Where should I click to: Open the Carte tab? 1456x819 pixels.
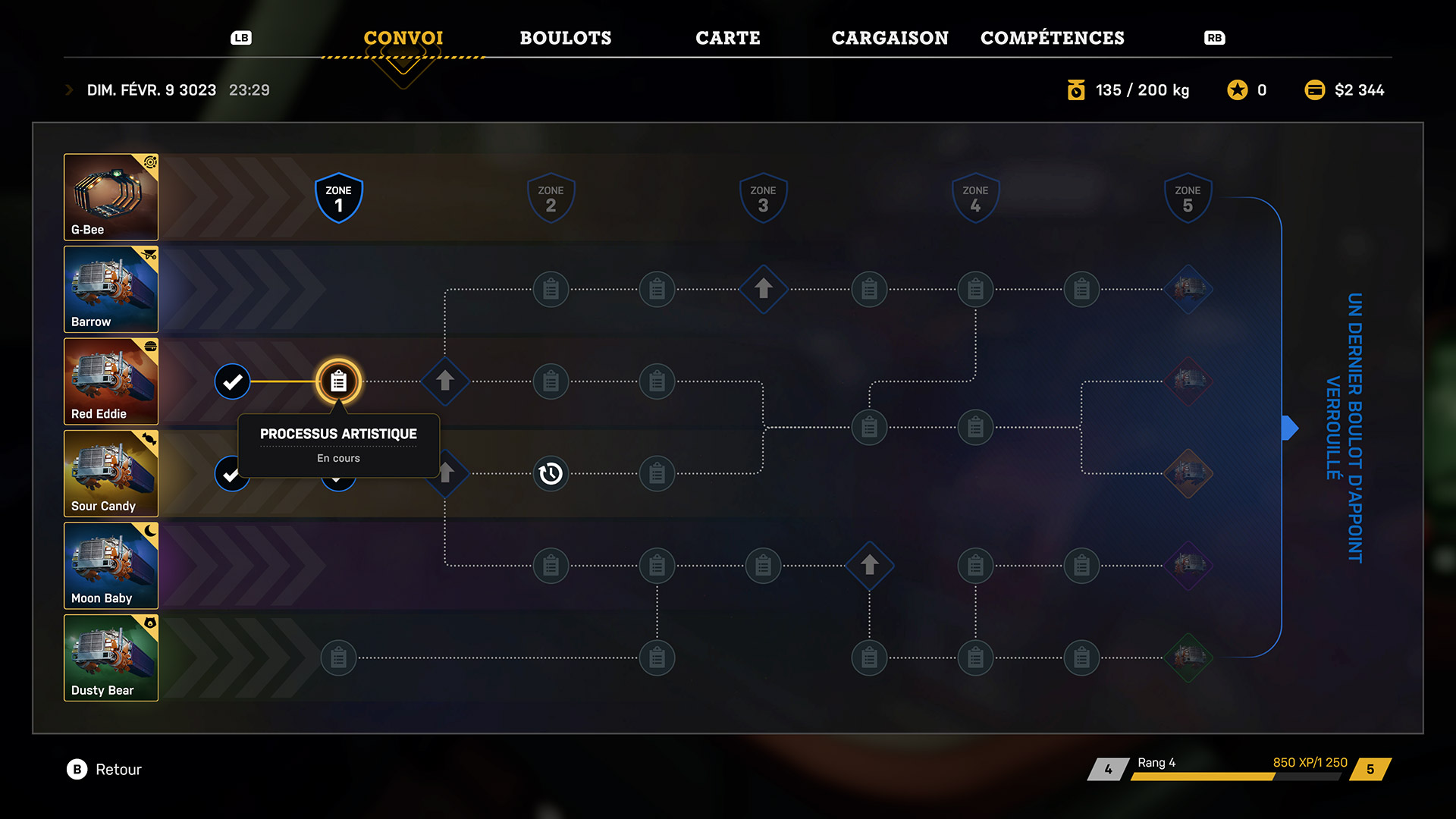(727, 38)
